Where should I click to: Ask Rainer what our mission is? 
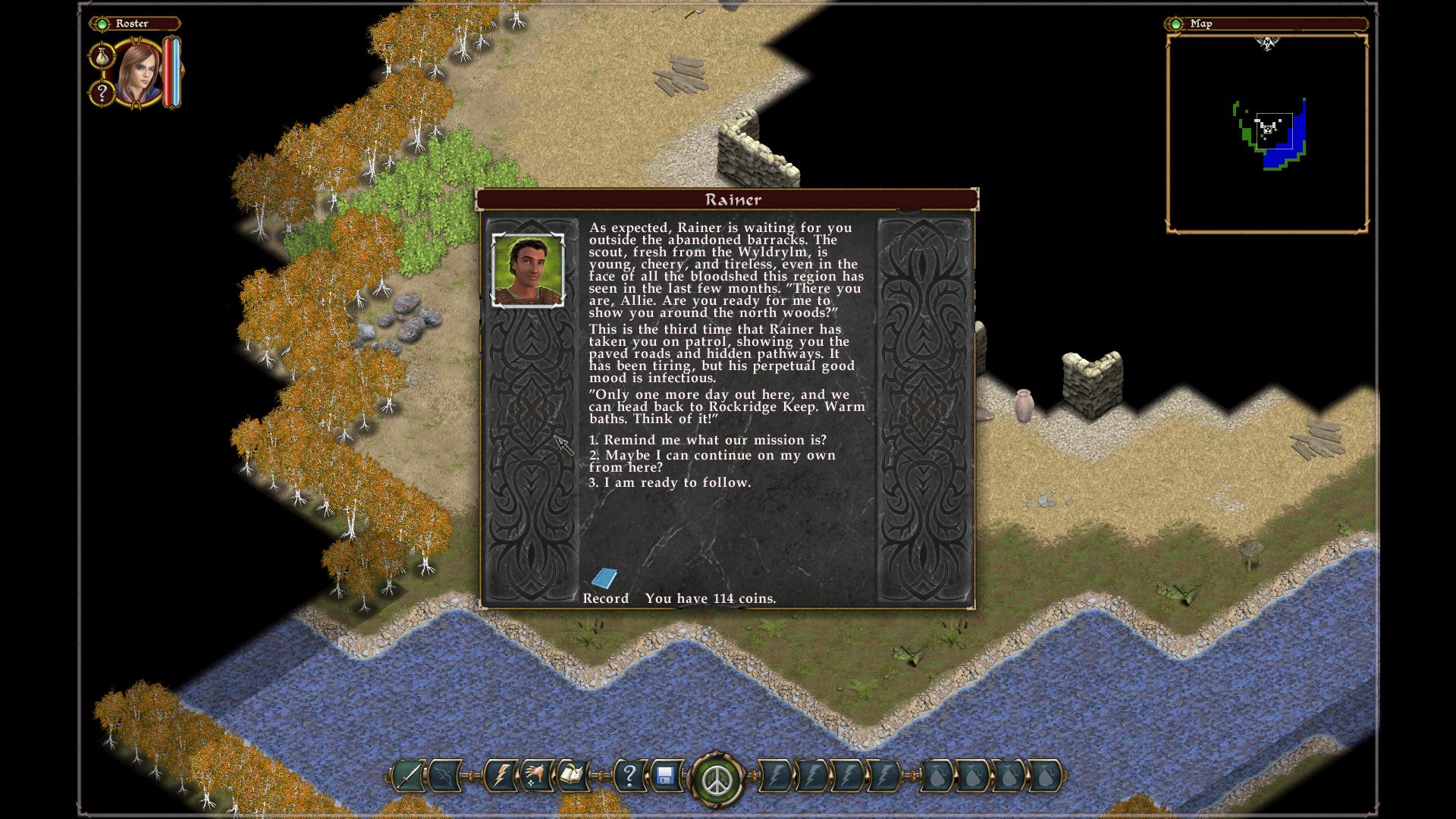point(708,441)
